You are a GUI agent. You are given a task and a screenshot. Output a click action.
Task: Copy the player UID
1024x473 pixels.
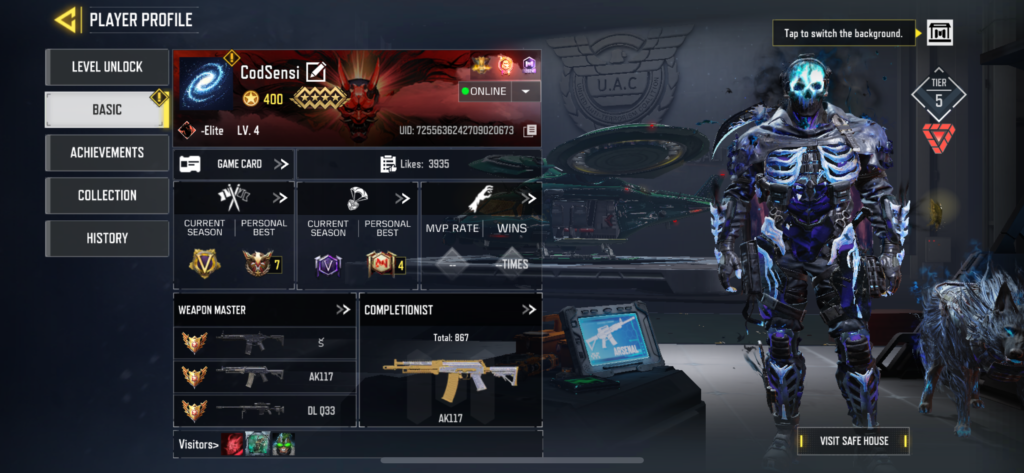click(x=531, y=131)
